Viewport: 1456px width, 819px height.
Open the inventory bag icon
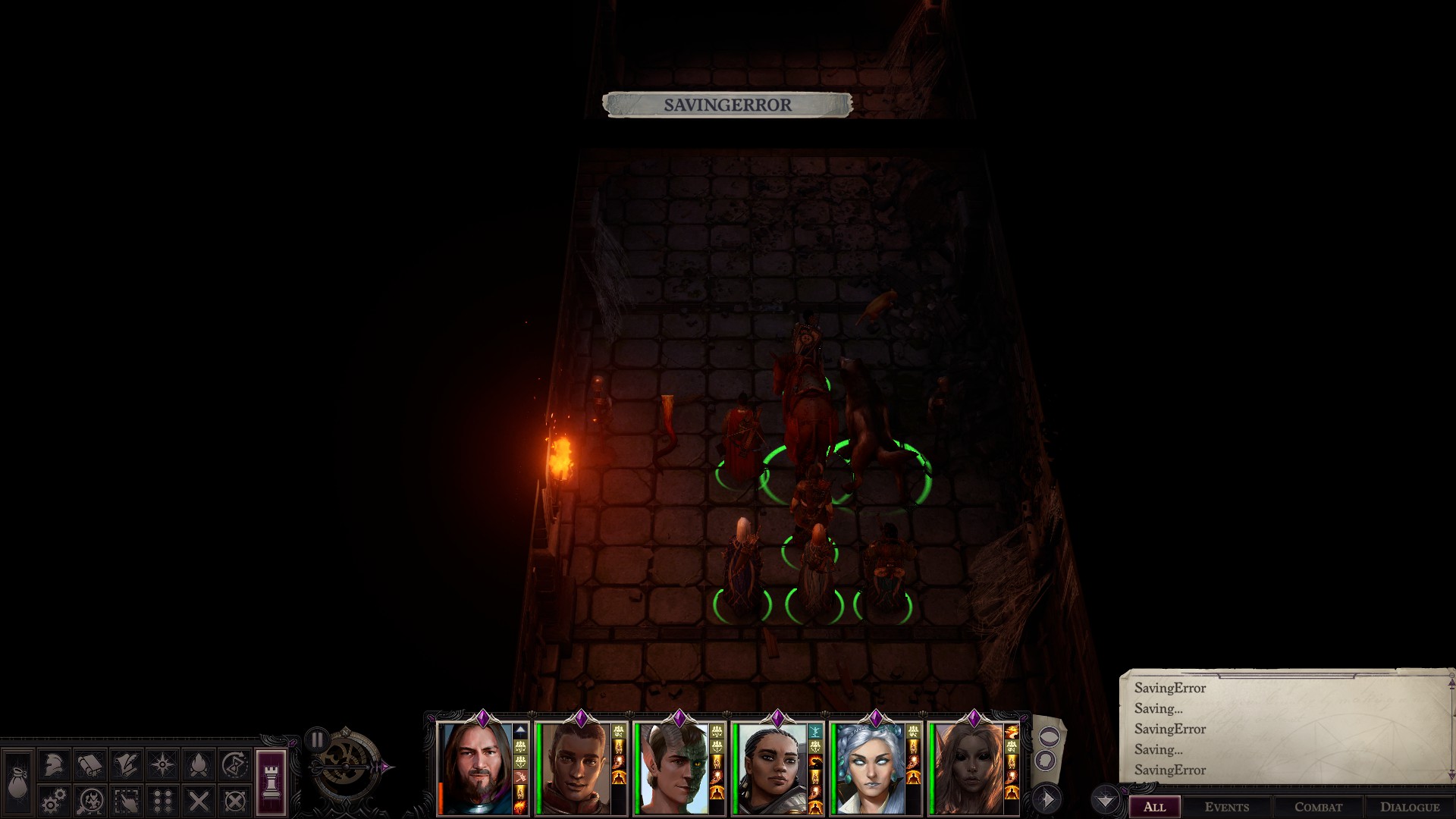click(17, 786)
